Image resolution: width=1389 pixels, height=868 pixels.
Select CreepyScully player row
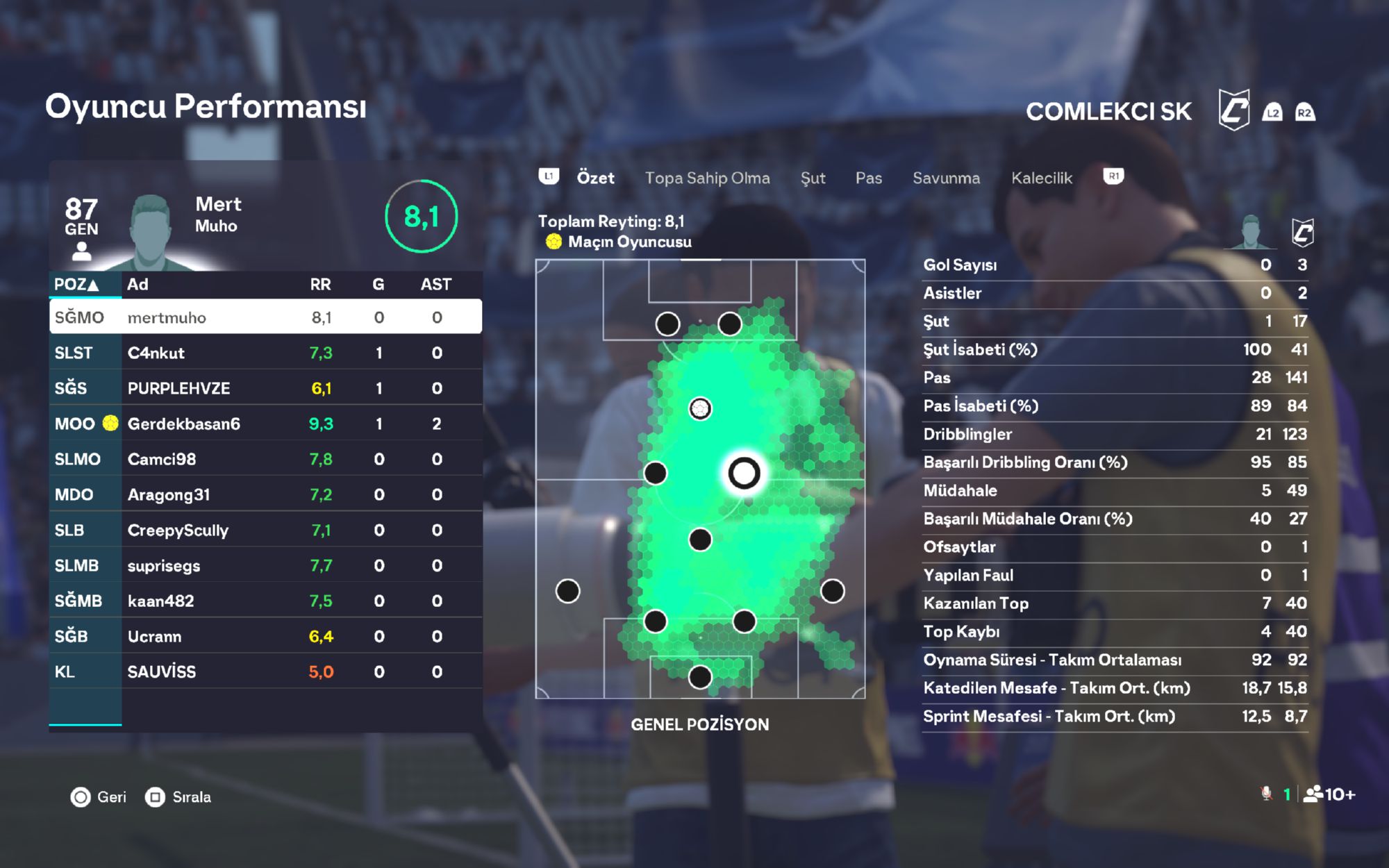(265, 530)
